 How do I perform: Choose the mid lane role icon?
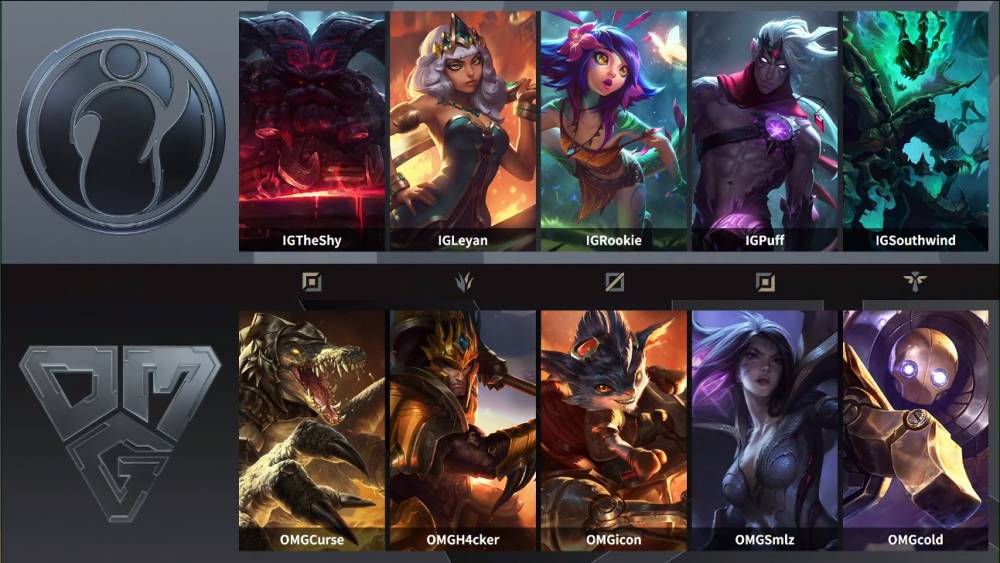click(x=614, y=282)
